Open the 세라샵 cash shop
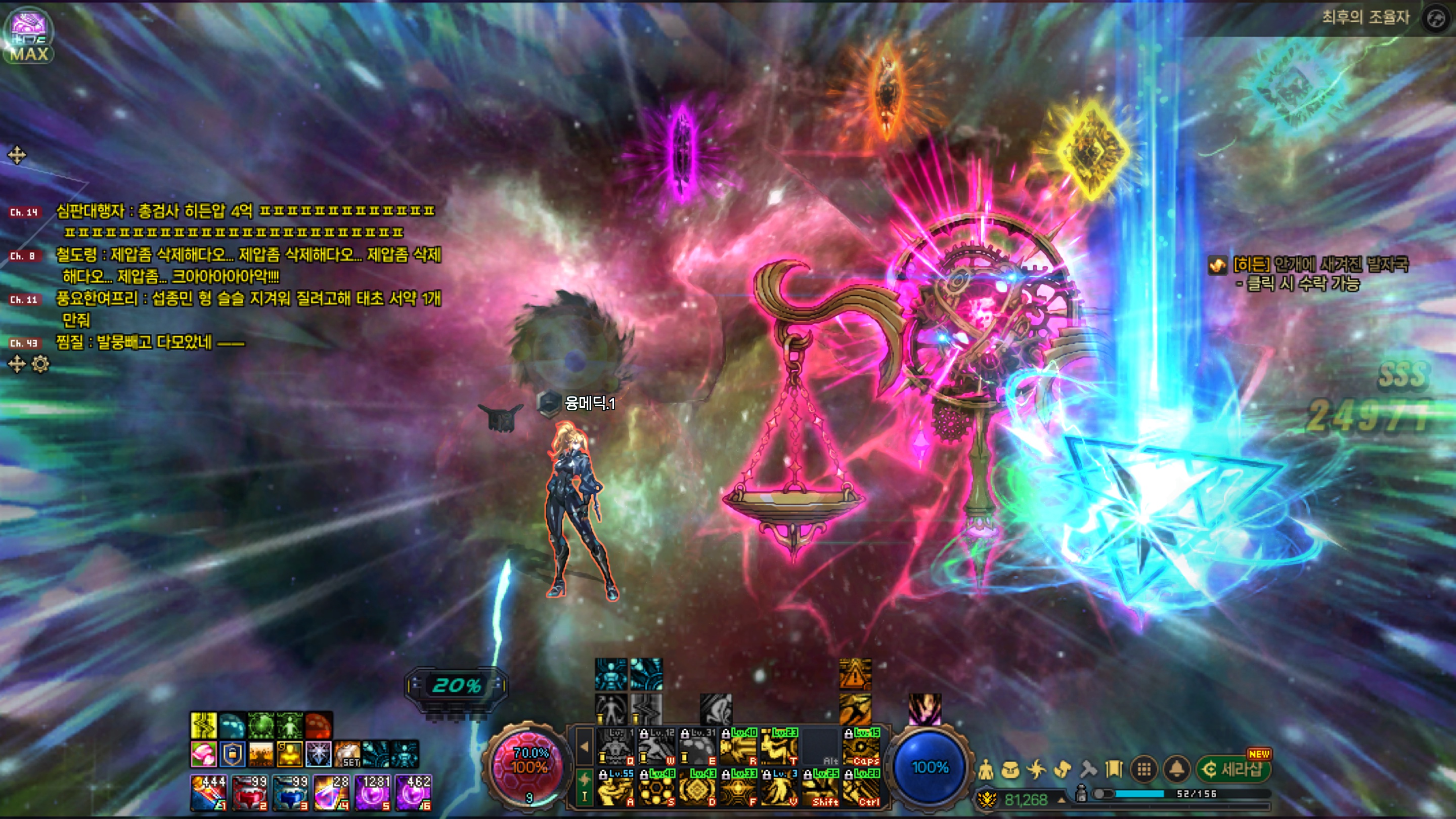1456x819 pixels. pyautogui.click(x=1234, y=769)
